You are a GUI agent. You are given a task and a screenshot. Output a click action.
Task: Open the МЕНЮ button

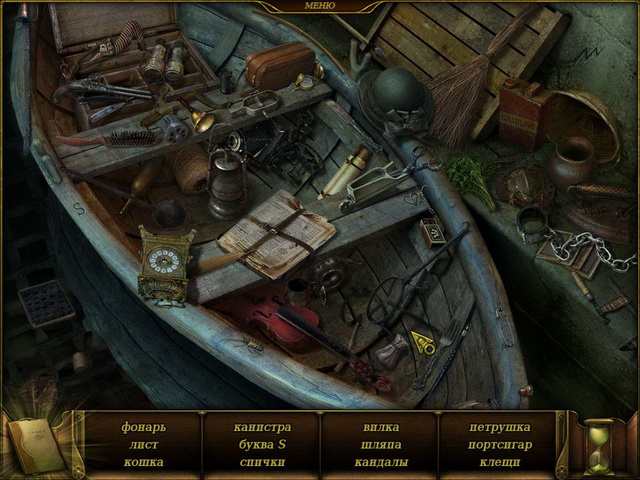(x=319, y=6)
